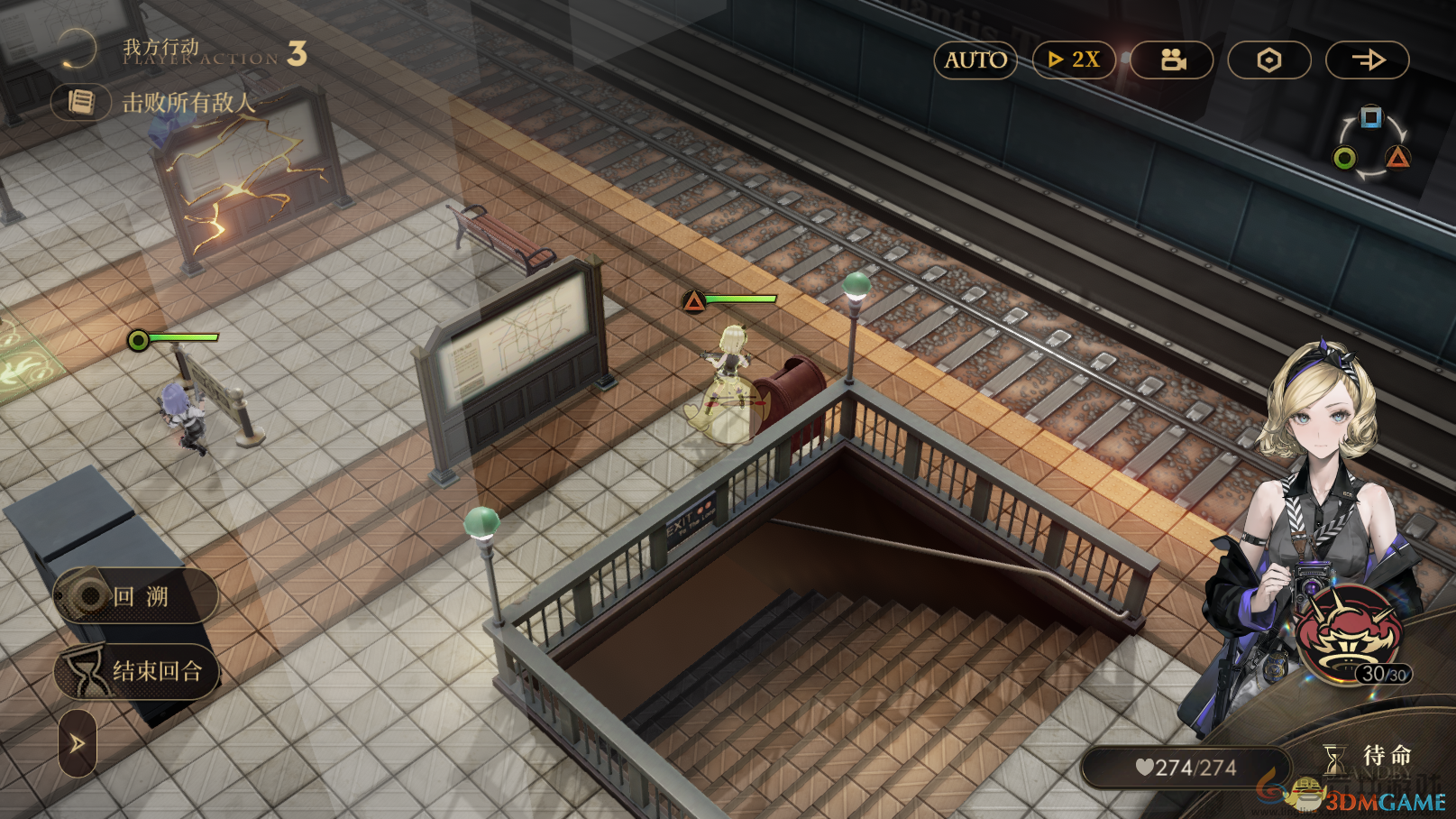Click the arrow exit button

(x=1368, y=60)
